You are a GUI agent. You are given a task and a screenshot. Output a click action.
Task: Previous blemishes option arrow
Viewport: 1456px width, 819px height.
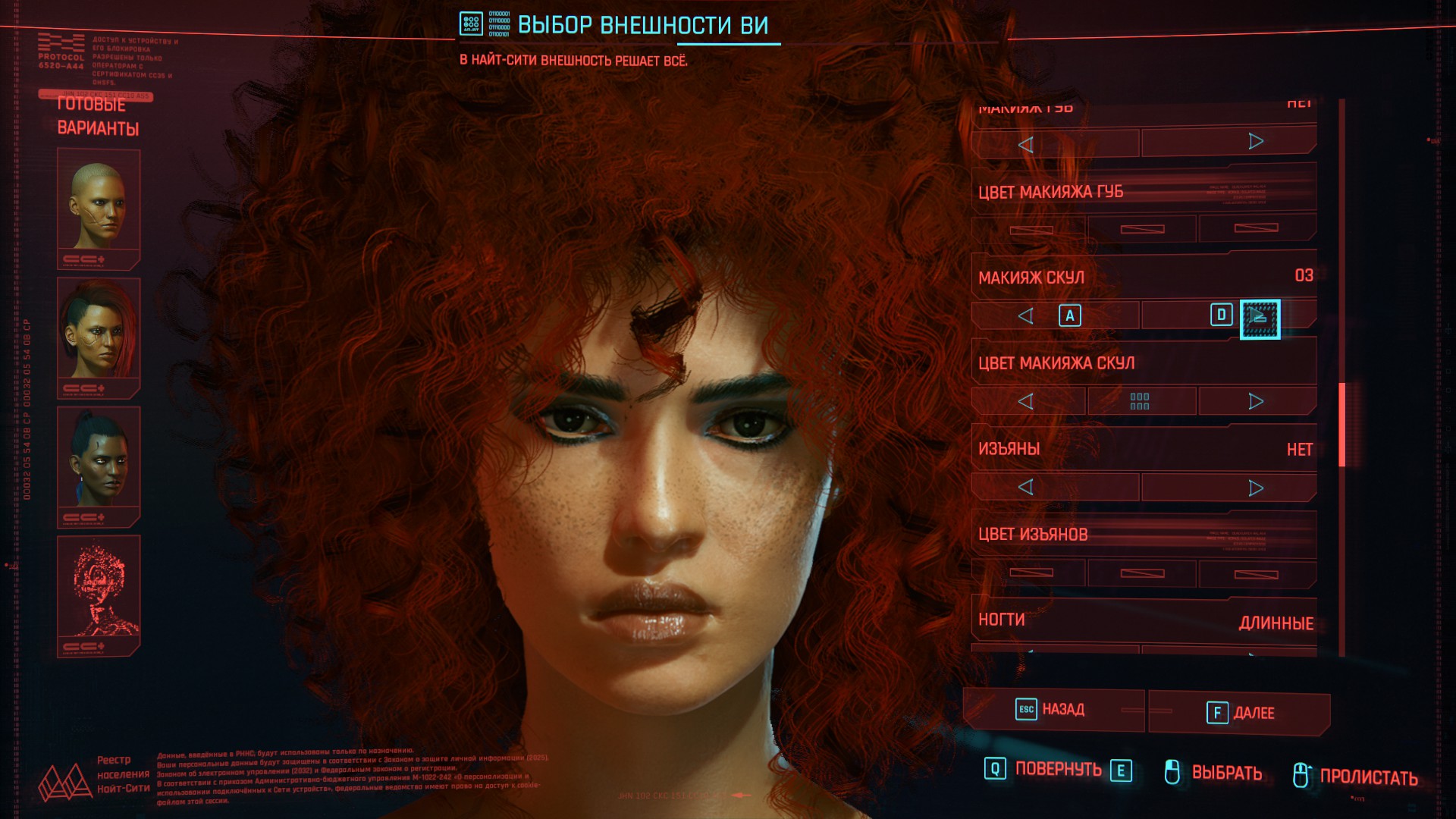pos(1026,487)
